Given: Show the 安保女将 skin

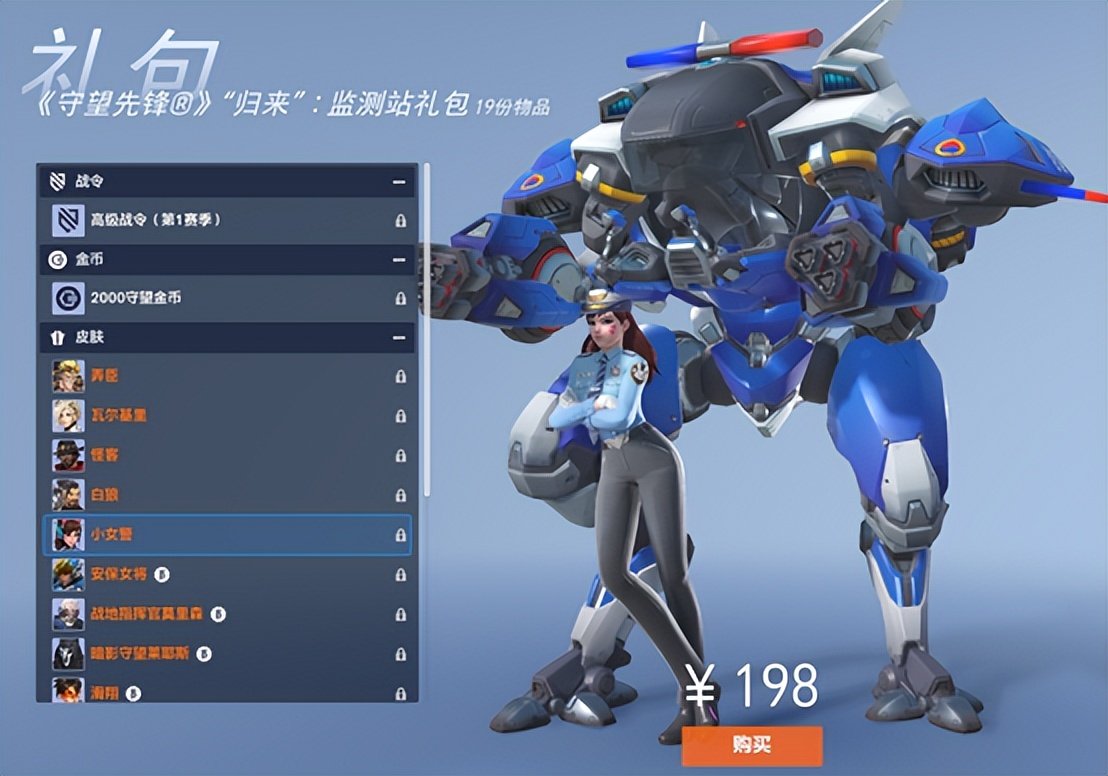Looking at the screenshot, I should point(228,575).
